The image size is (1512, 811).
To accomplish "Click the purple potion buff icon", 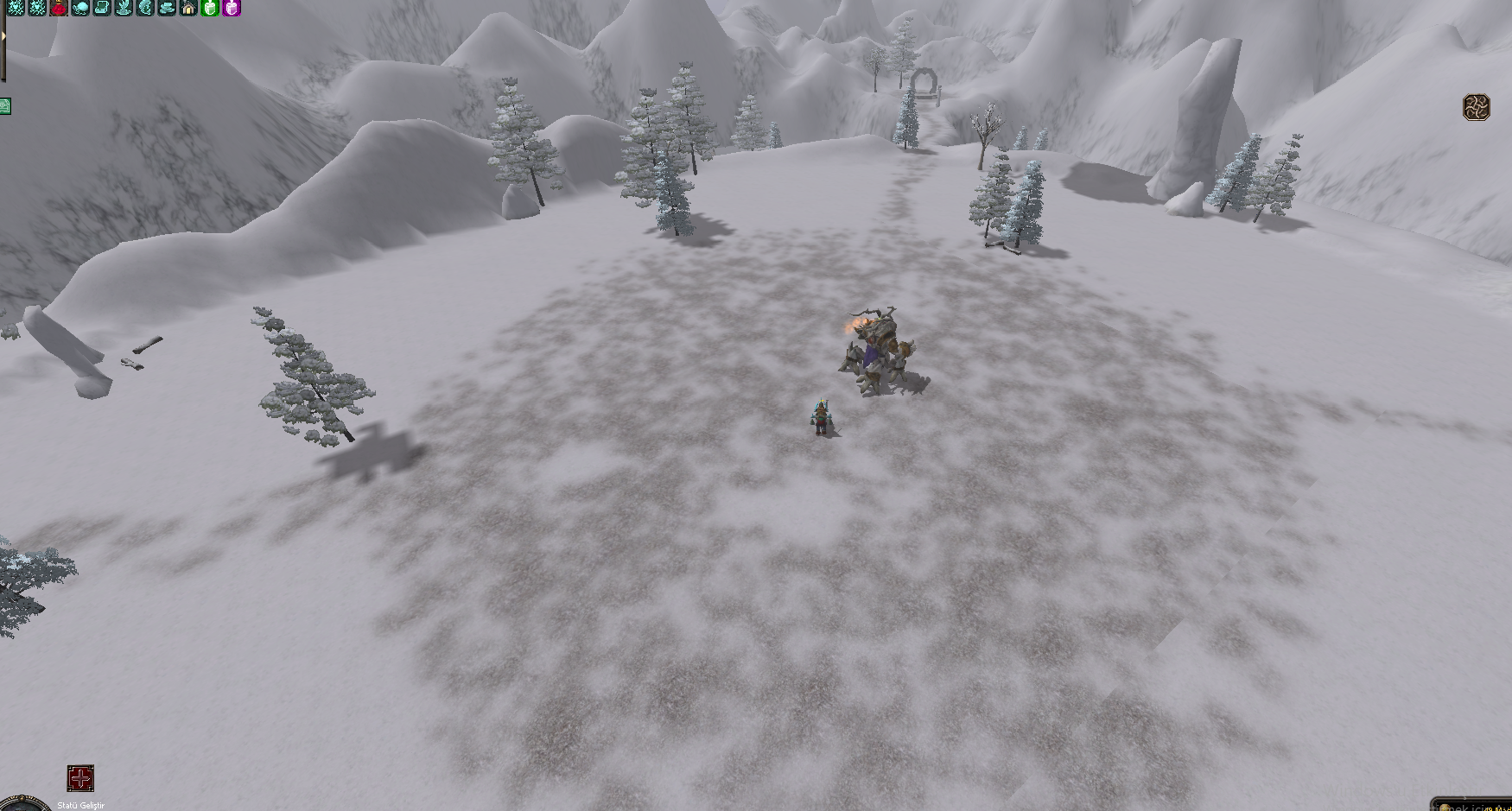I will coord(232,8).
